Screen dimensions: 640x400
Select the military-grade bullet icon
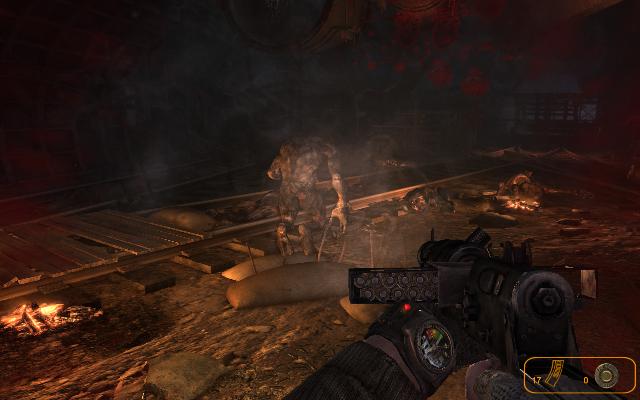coord(605,375)
